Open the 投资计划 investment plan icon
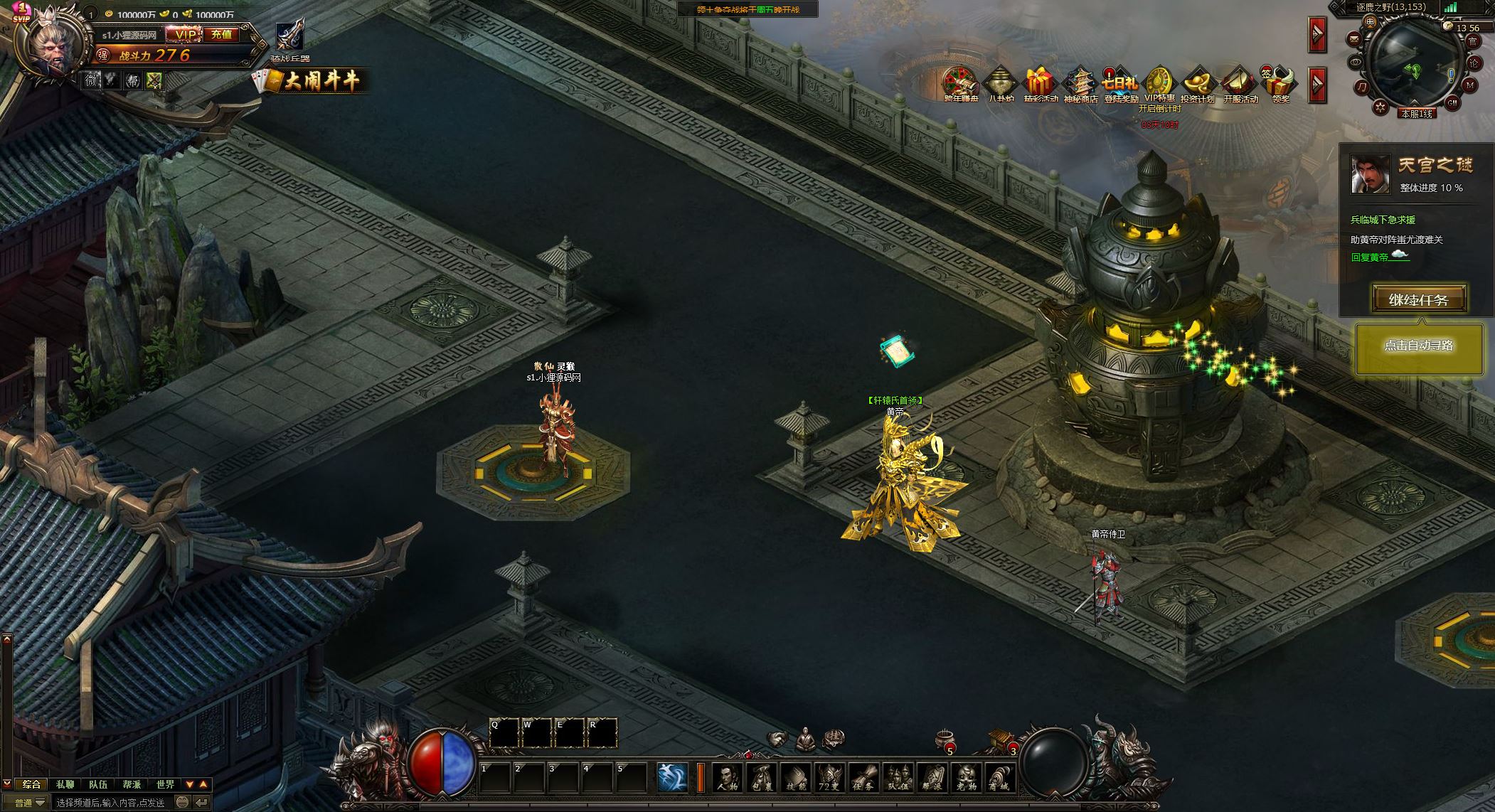 [x=1197, y=85]
